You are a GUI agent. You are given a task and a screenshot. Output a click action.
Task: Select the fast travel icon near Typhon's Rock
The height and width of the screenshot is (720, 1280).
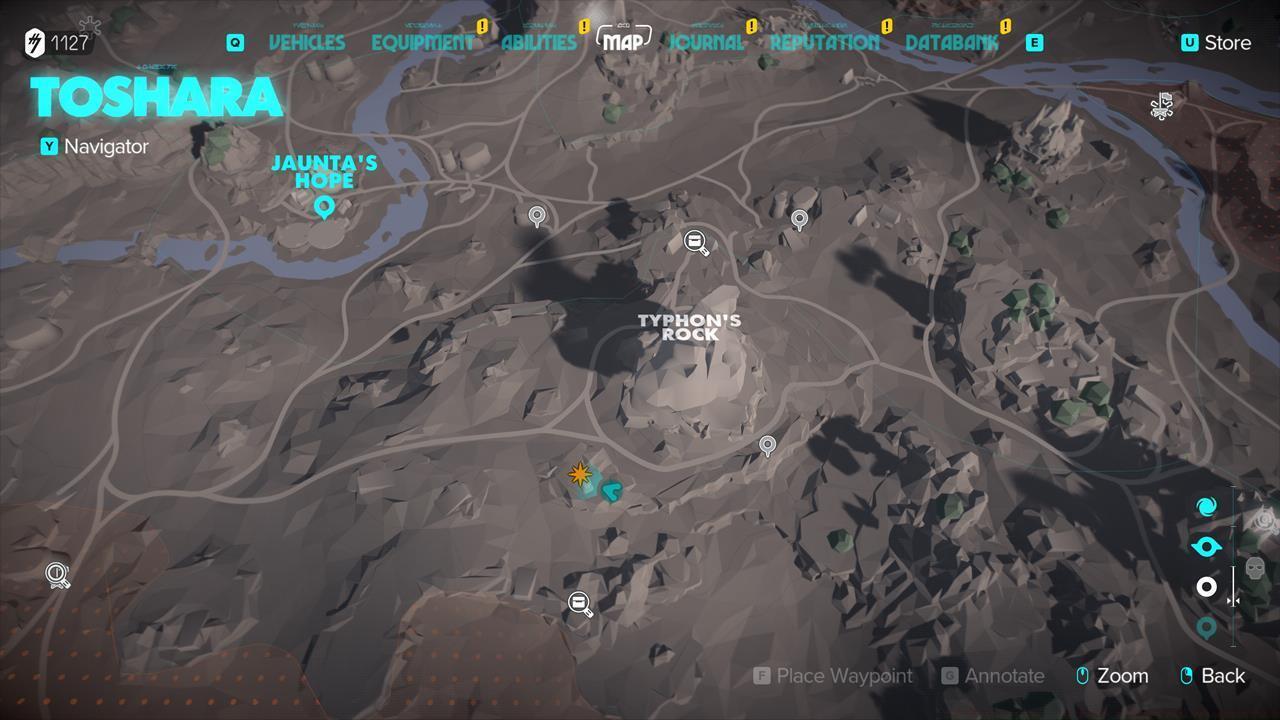695,242
